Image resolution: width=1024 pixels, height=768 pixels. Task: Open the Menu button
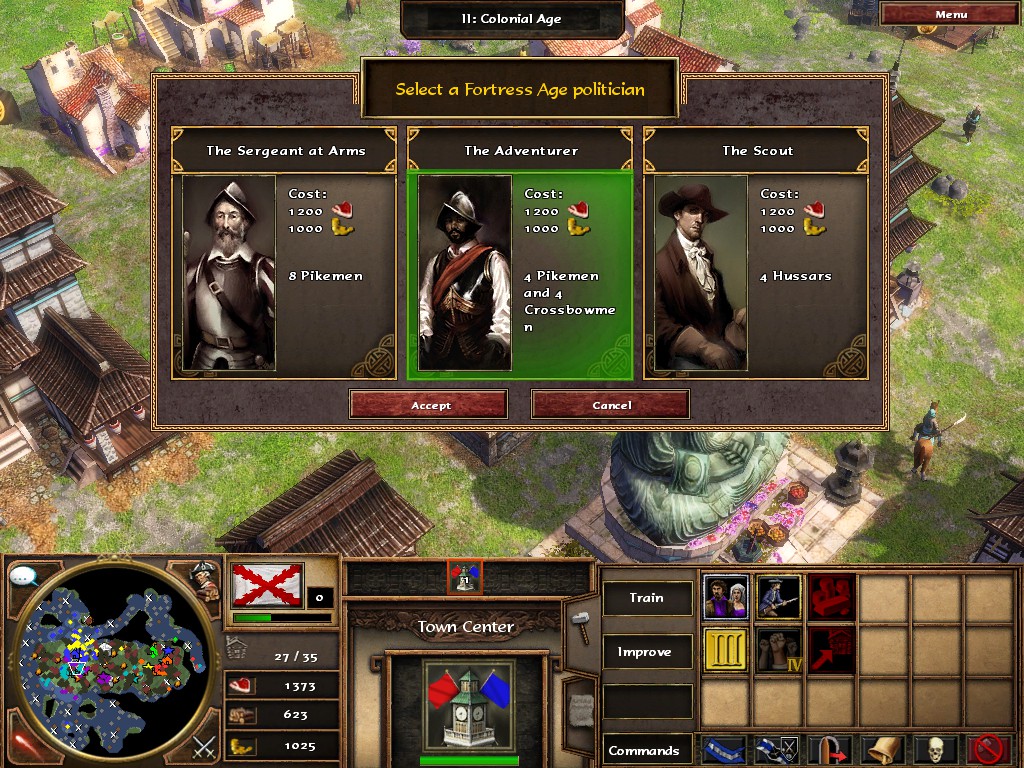(x=950, y=14)
